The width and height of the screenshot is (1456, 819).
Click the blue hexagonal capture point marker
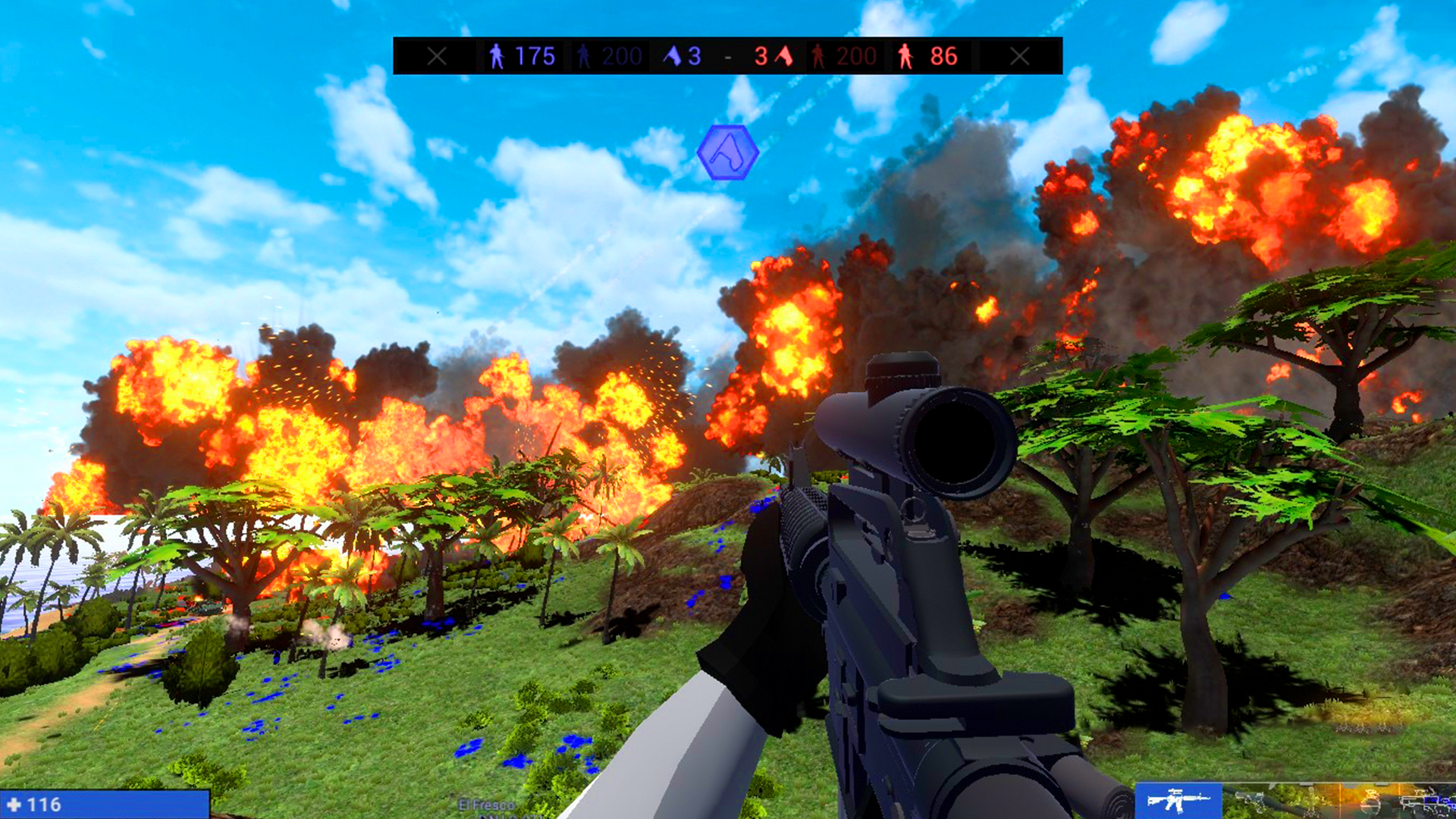coord(726,153)
